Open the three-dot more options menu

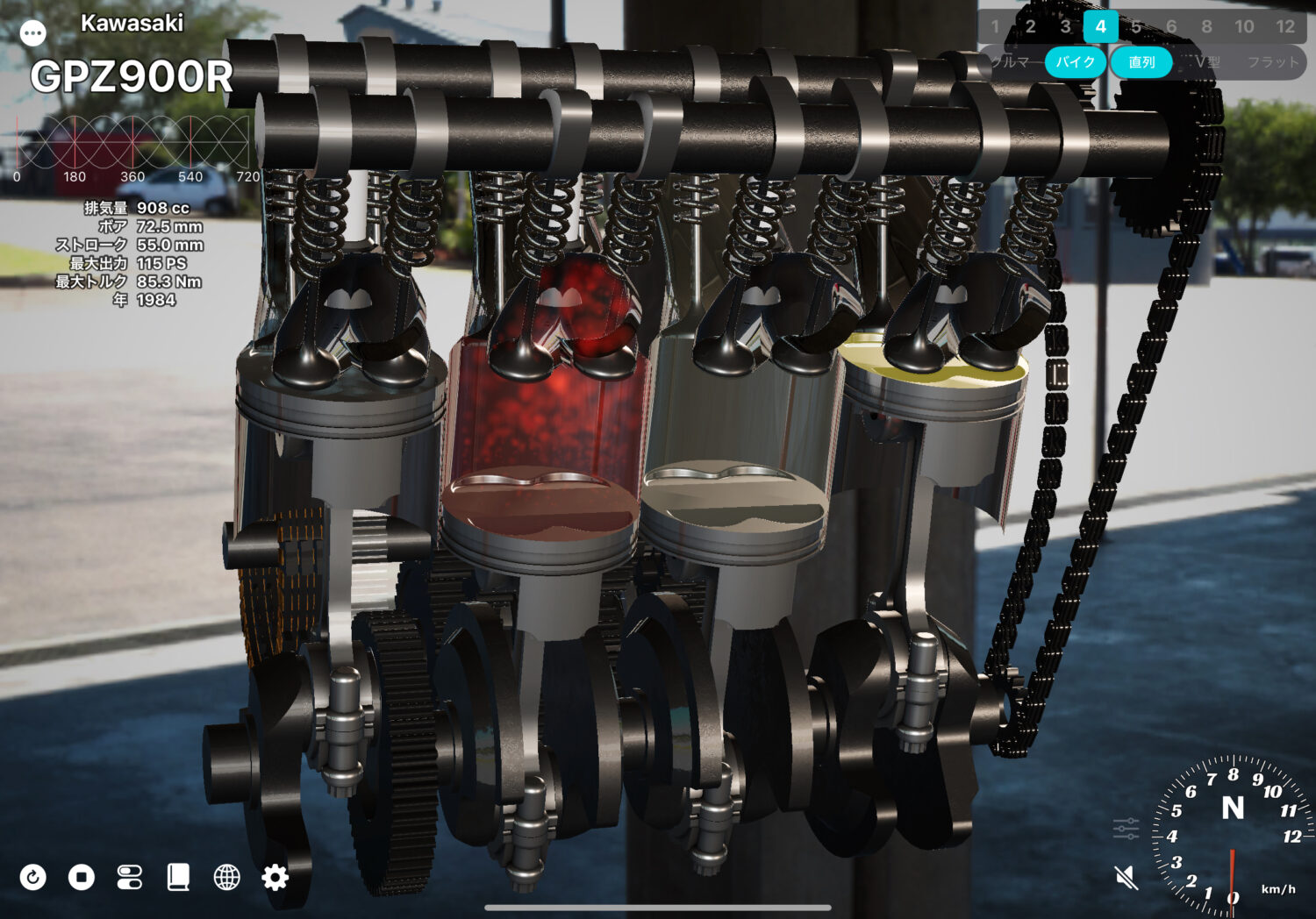tap(33, 33)
